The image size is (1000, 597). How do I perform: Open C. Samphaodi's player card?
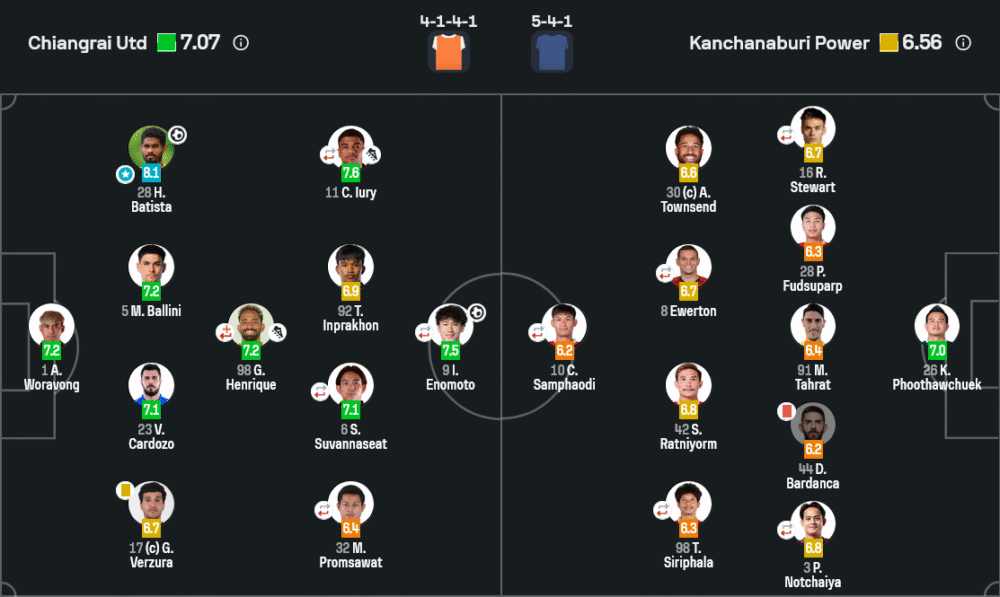click(564, 326)
